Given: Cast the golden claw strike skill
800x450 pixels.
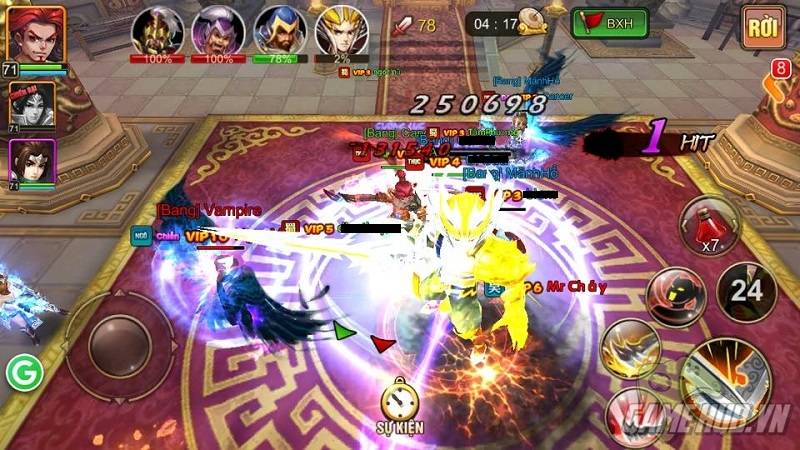Looking at the screenshot, I should (631, 348).
